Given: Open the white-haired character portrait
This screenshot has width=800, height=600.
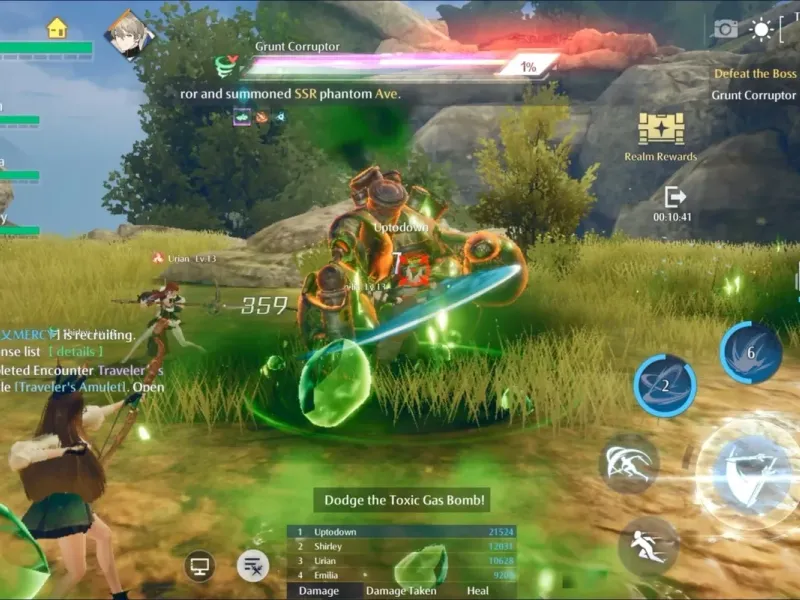Looking at the screenshot, I should click(129, 34).
